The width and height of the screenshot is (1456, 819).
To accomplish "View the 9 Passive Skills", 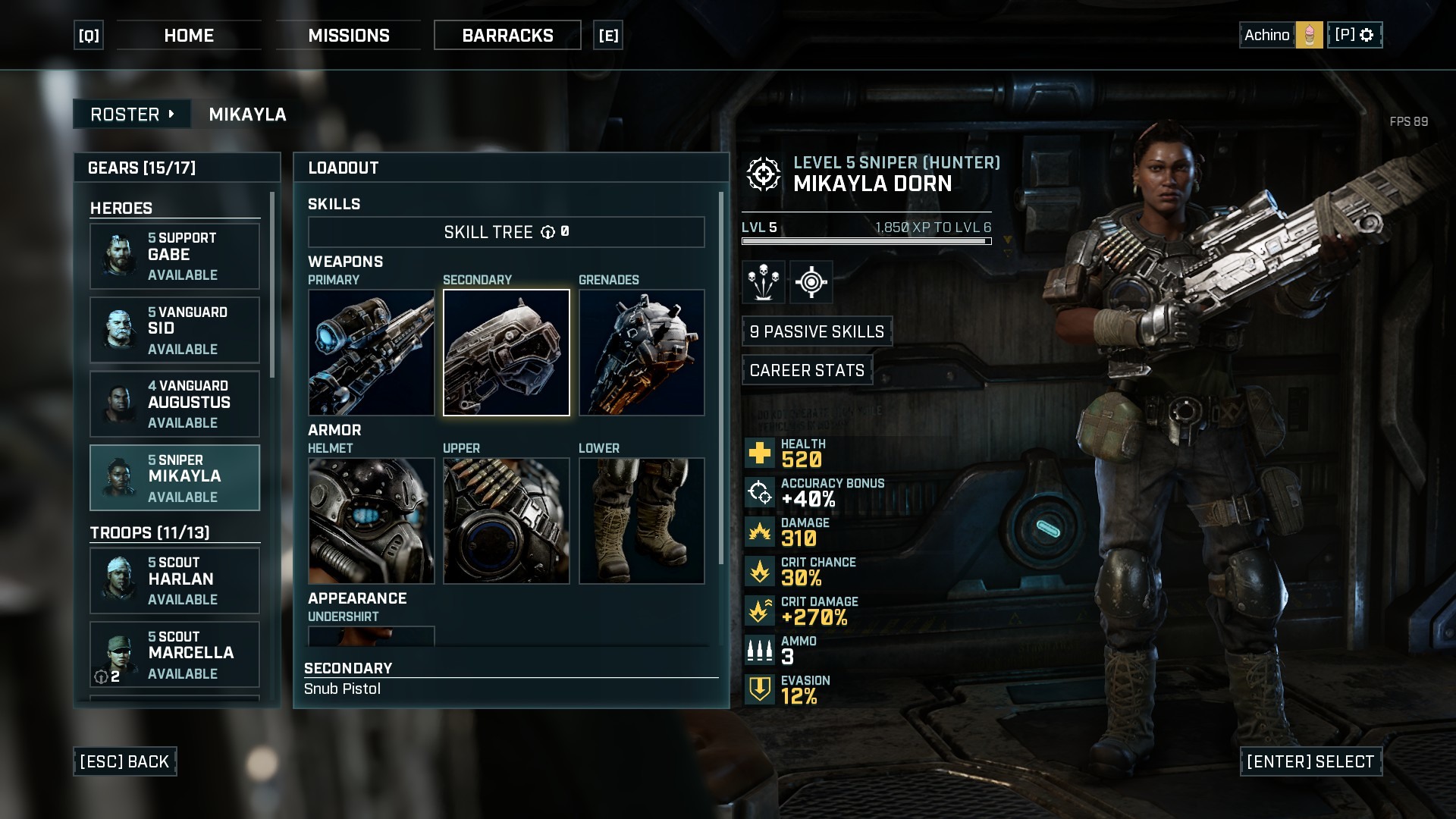I will click(x=817, y=331).
